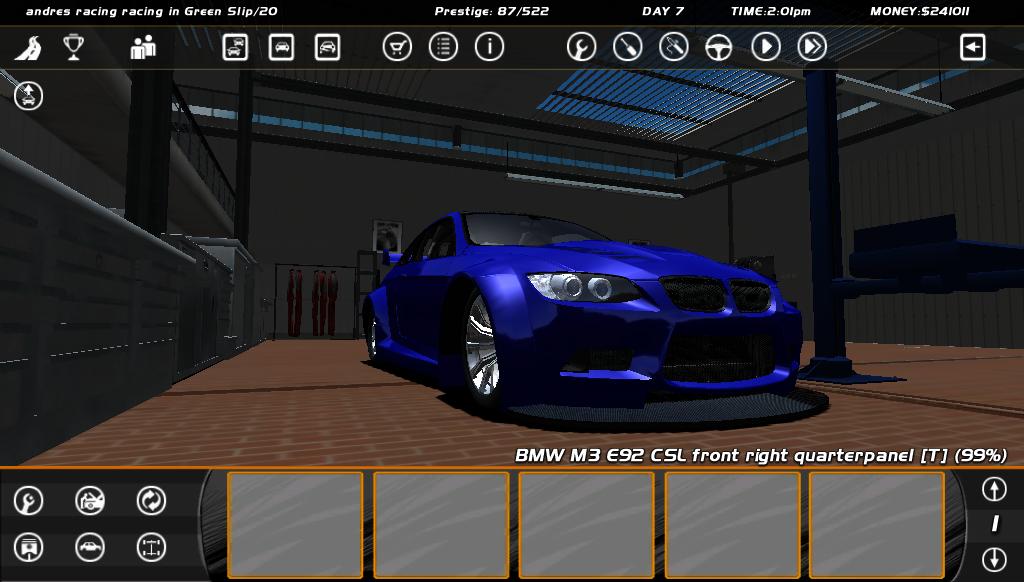Activate the double-arrow fast forward button
The width and height of the screenshot is (1024, 582).
tap(812, 47)
